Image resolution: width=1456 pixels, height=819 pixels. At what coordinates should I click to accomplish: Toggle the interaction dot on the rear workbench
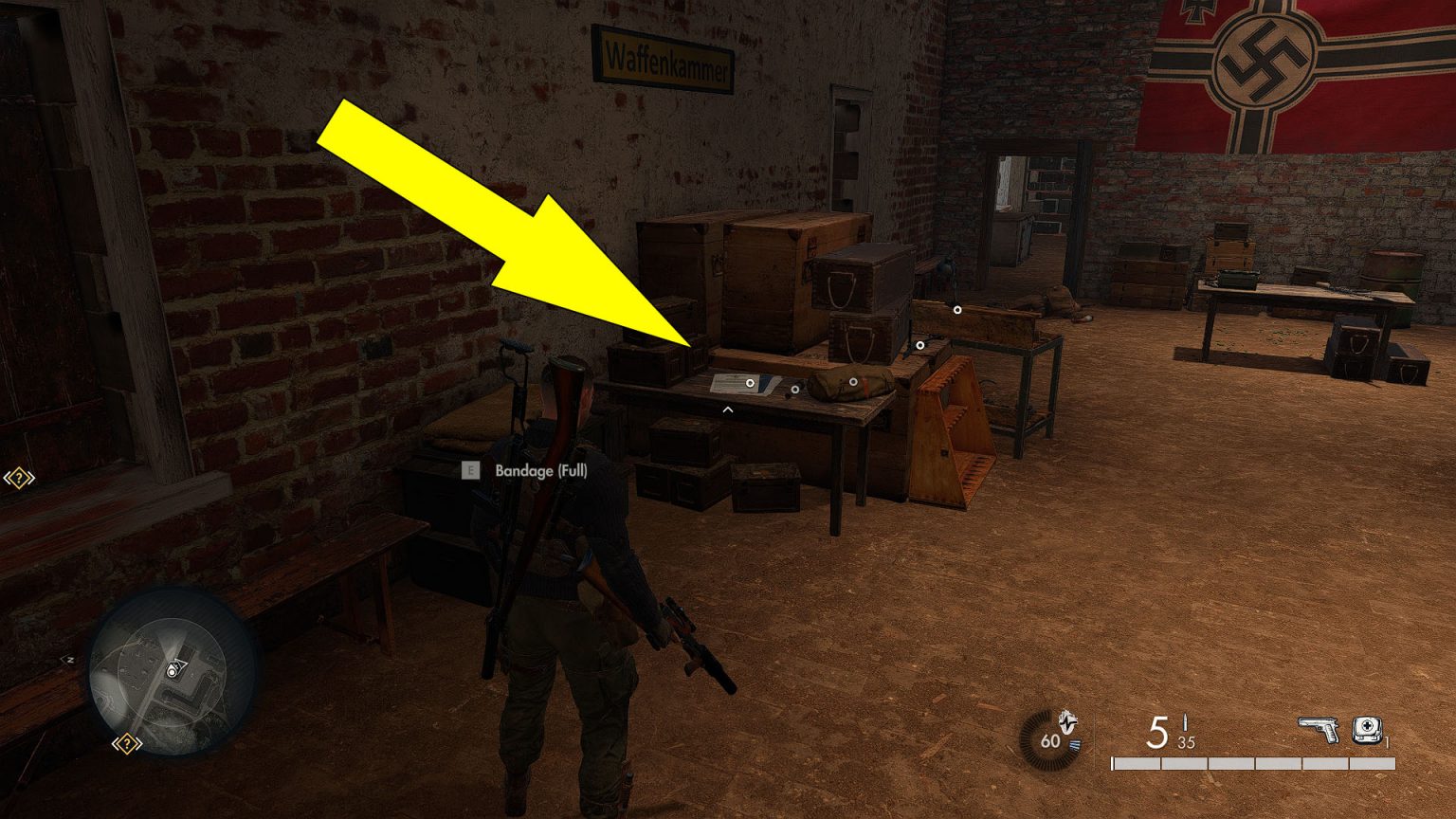click(957, 310)
